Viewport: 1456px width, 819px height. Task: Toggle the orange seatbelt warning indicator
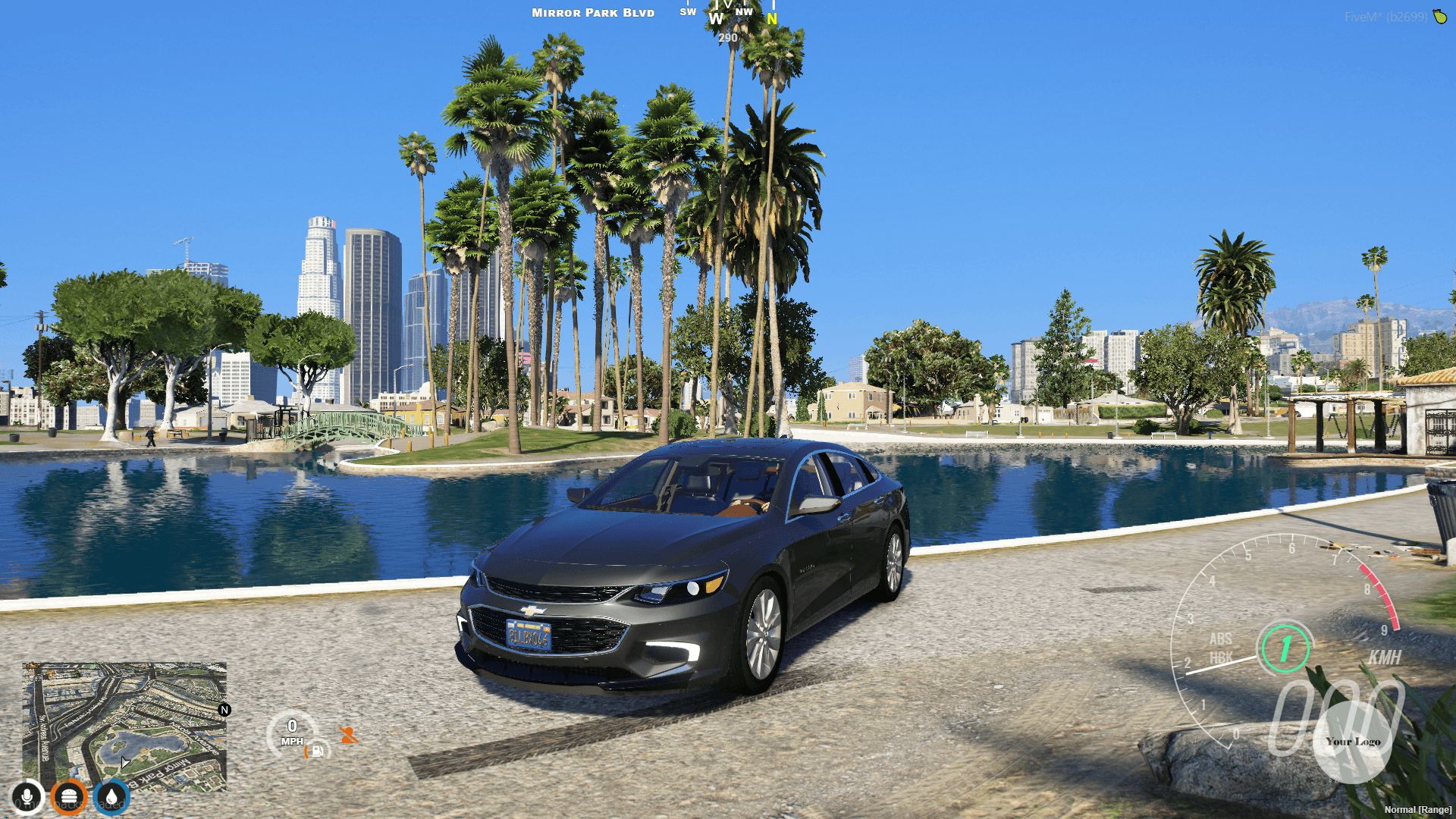348,735
